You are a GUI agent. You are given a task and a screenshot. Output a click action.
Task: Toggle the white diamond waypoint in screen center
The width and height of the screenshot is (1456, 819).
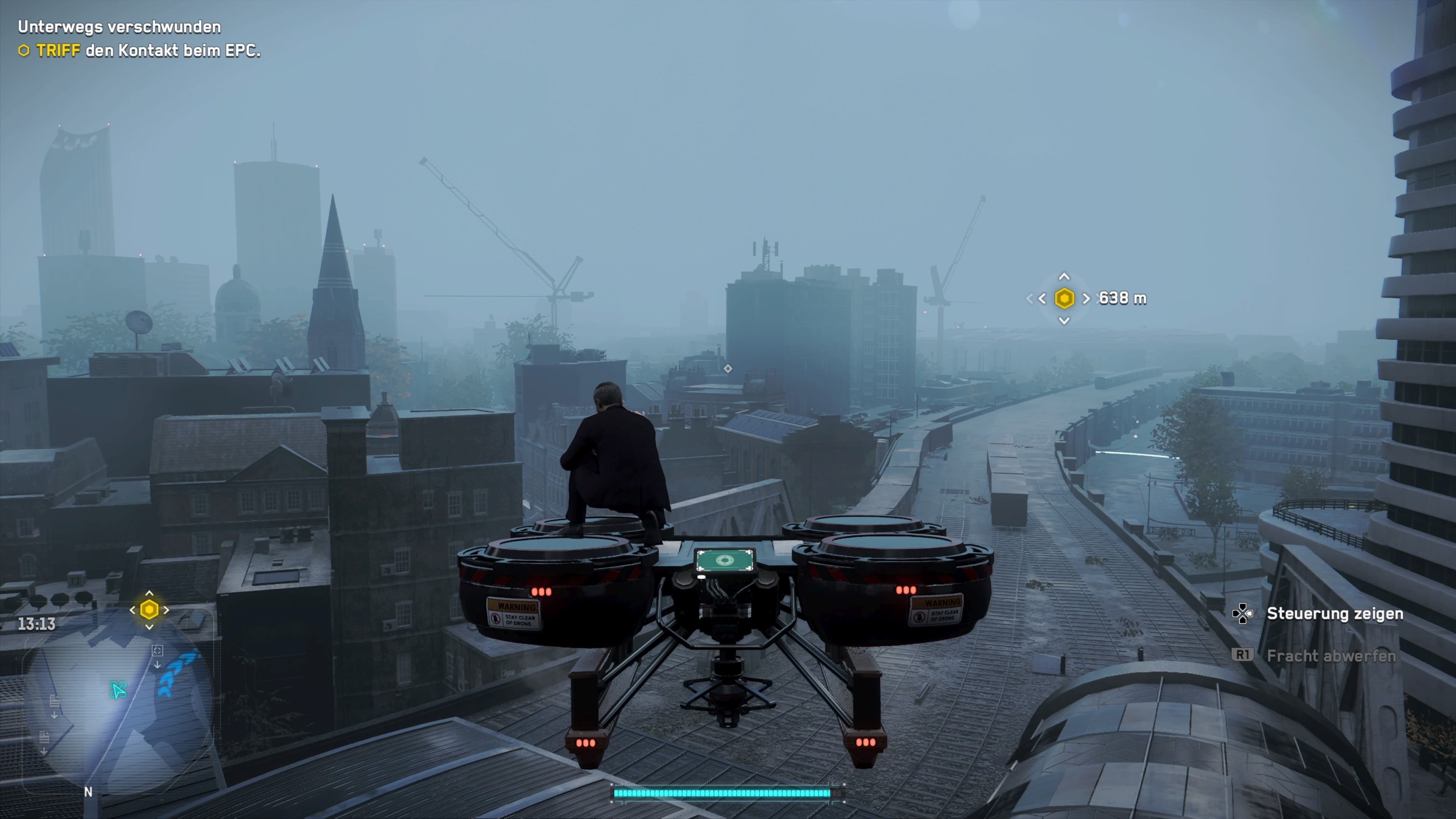[728, 369]
